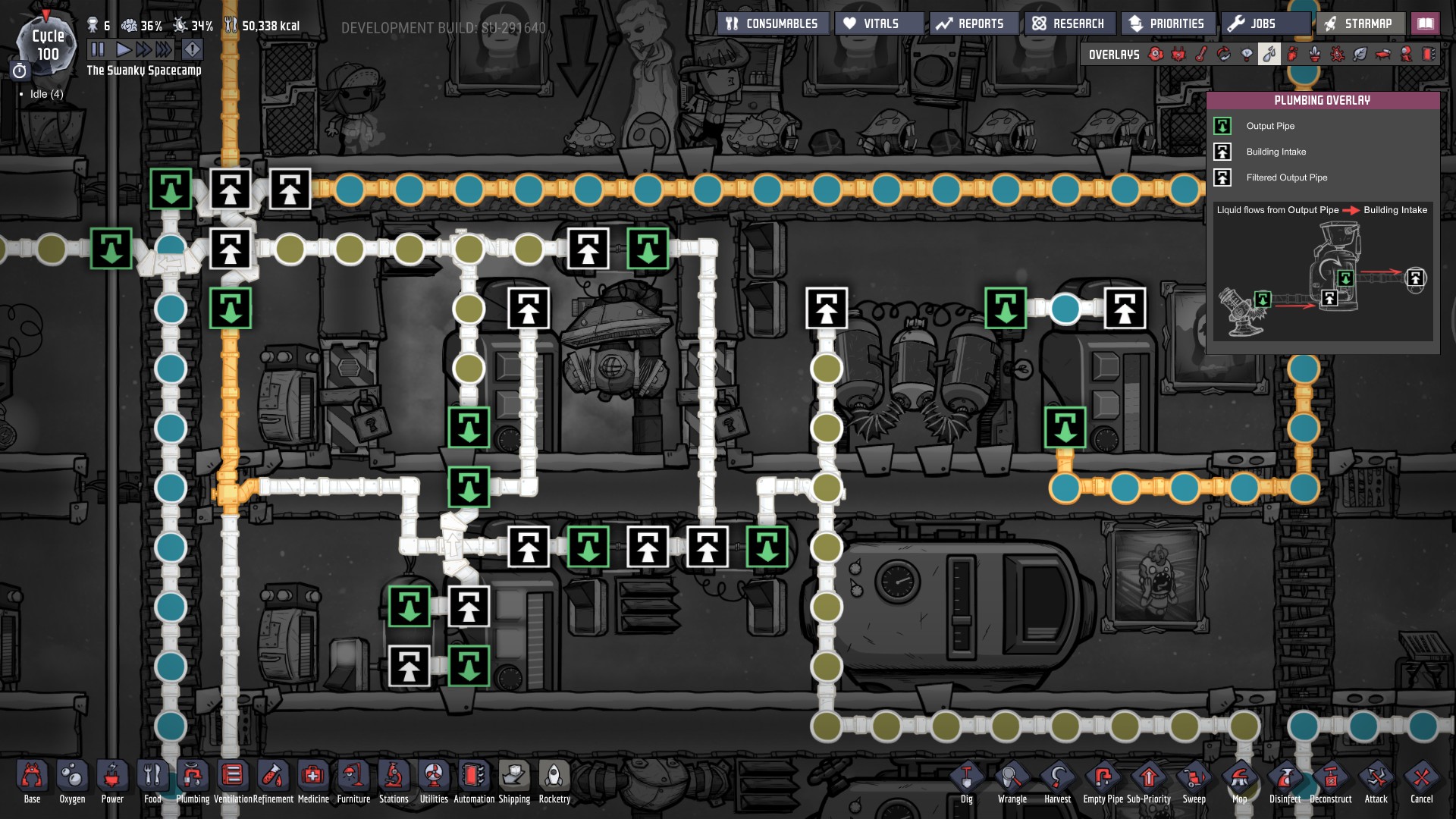Toggle the Plumbing overlay off

pyautogui.click(x=1269, y=54)
